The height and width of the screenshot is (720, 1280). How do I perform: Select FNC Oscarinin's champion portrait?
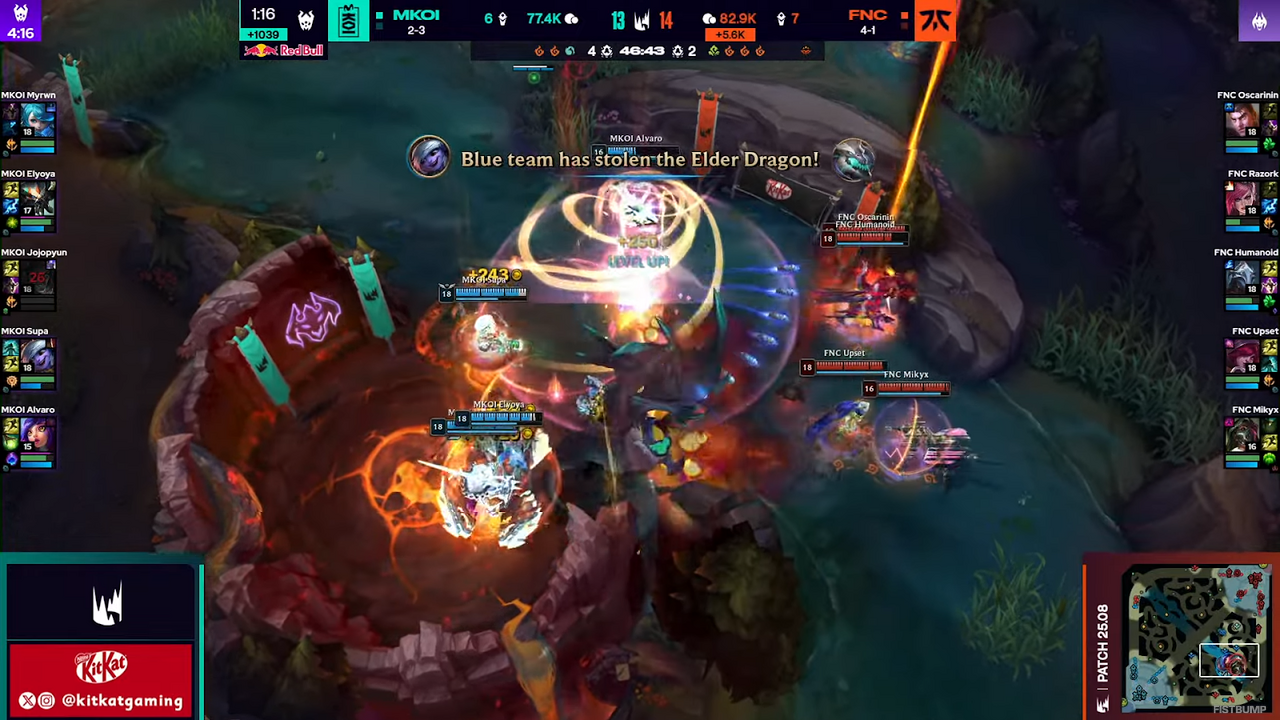[x=1242, y=118]
